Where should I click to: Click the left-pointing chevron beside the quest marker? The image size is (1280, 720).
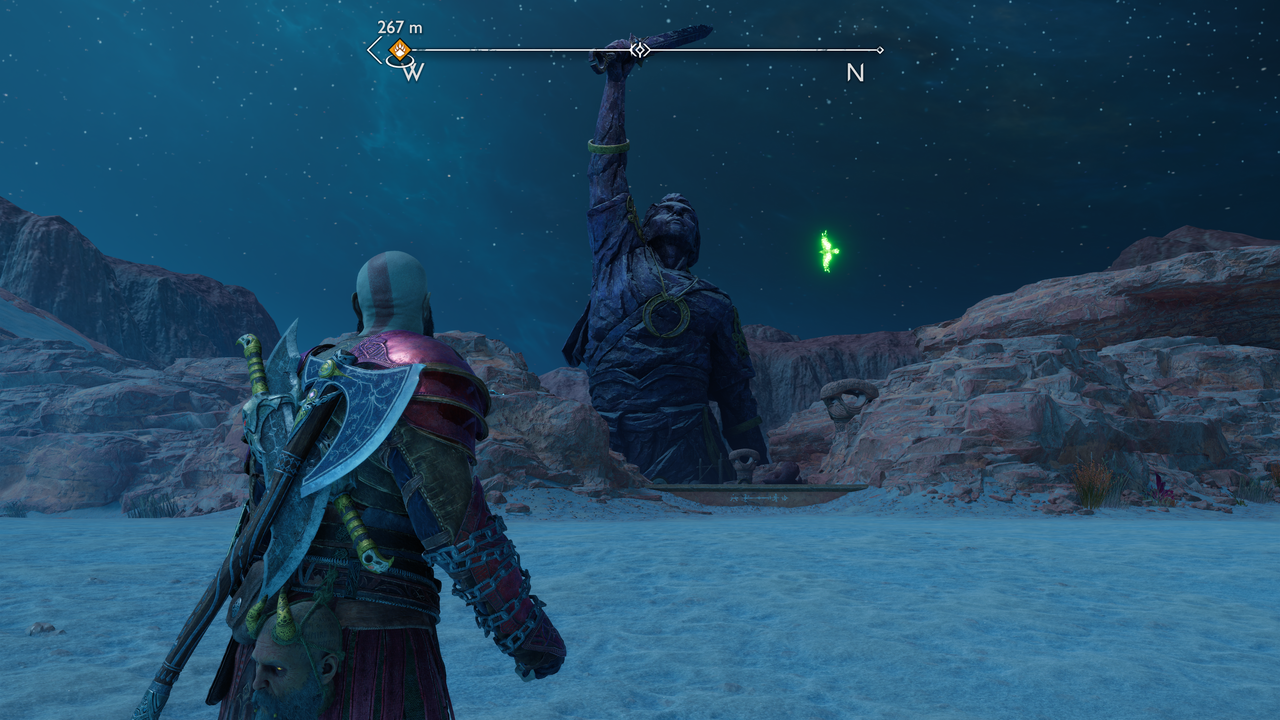pos(372,49)
